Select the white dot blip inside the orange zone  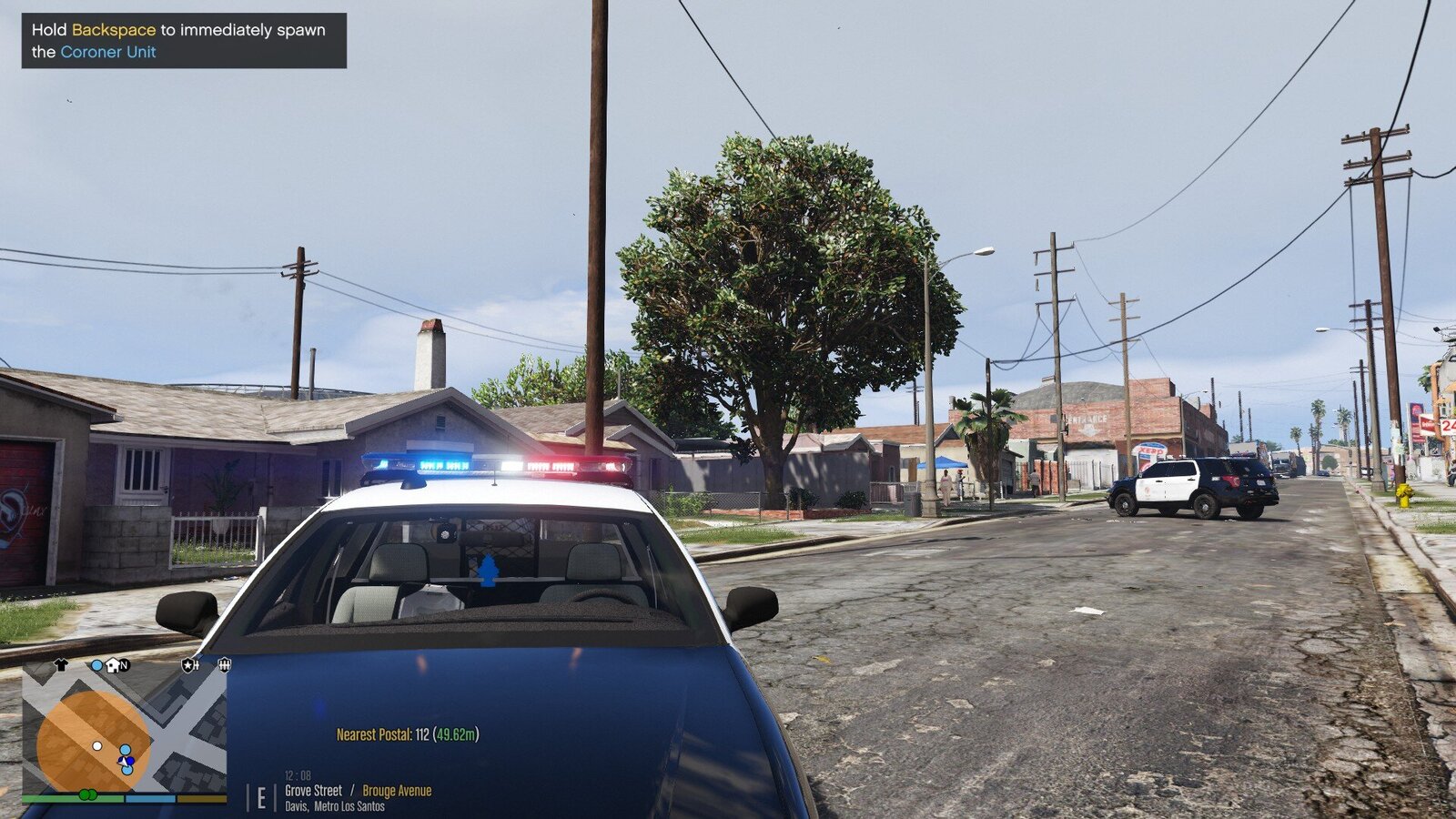tap(97, 746)
